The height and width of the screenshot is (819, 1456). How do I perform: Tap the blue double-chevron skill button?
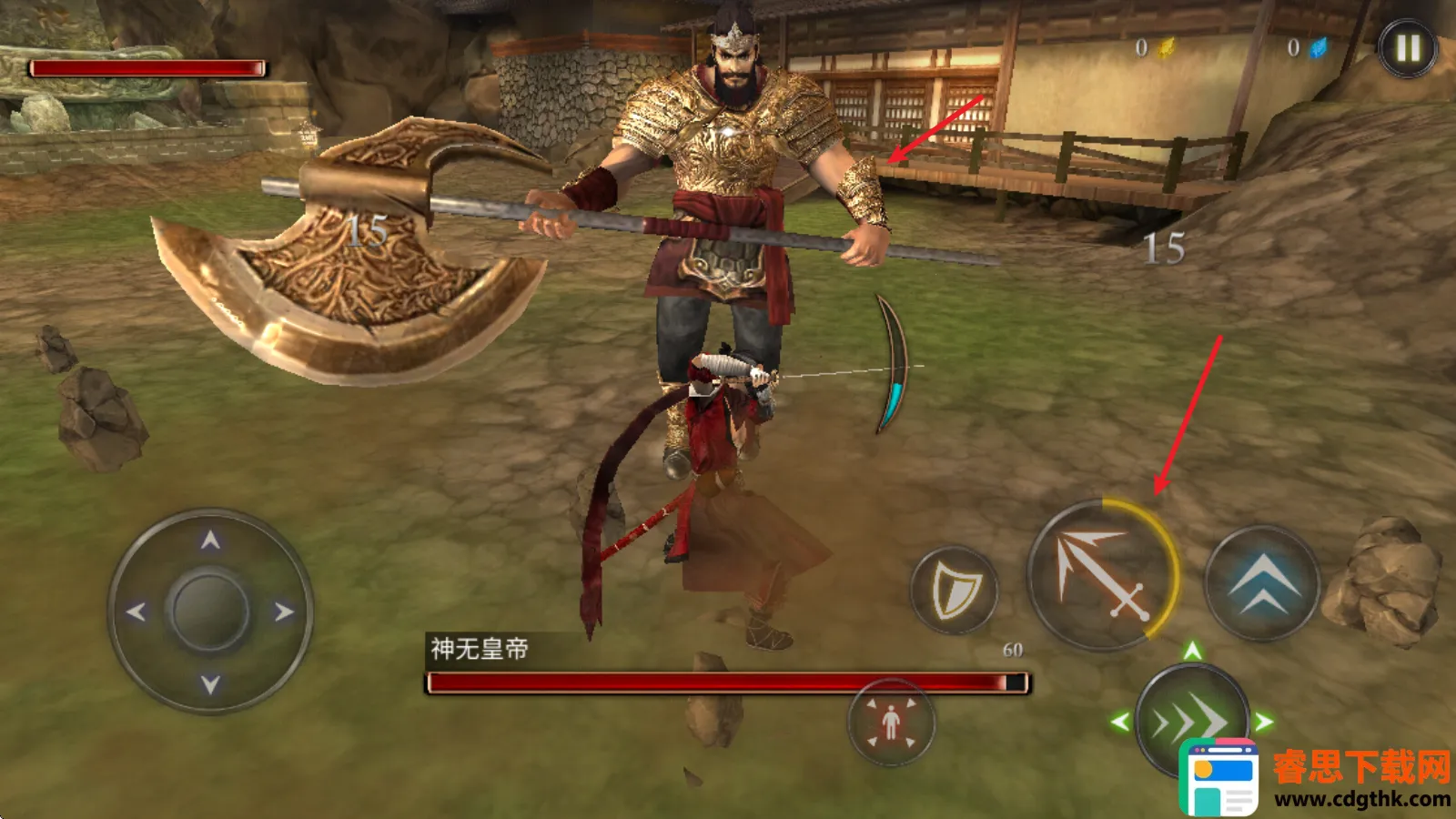click(1263, 584)
